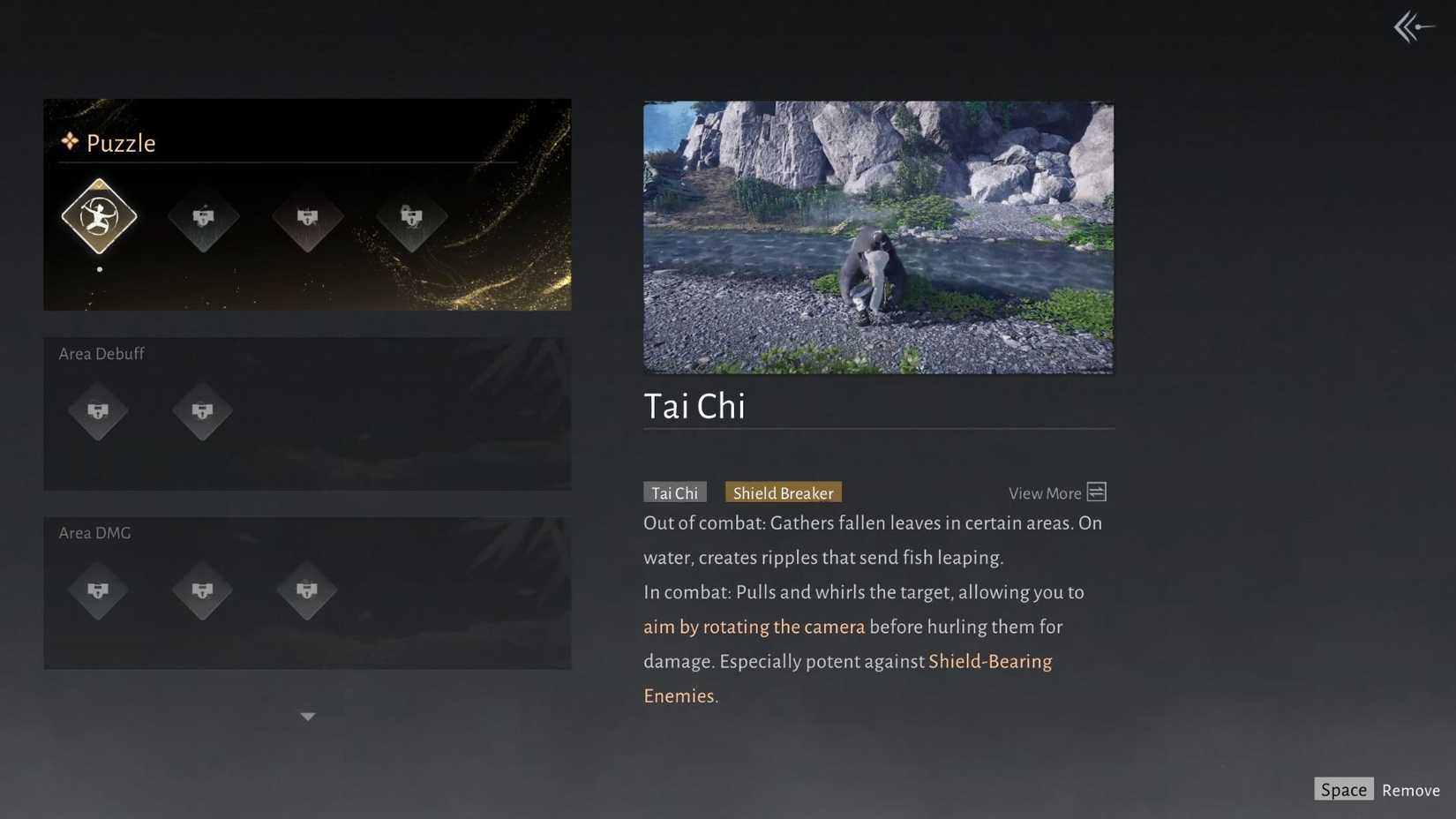Select the Tai Chi tag
The image size is (1456, 819).
[x=674, y=492]
